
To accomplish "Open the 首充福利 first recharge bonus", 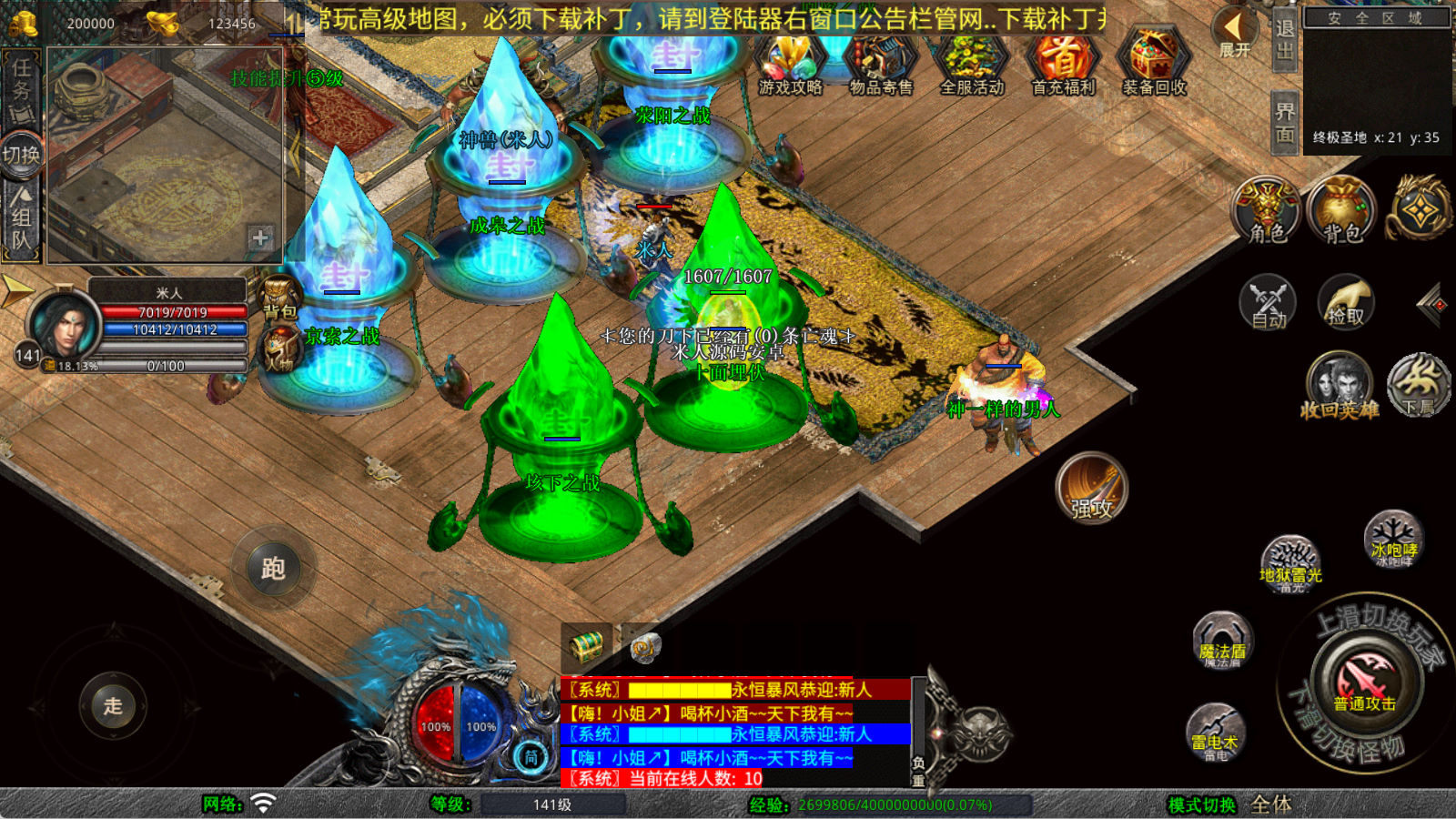I will click(1063, 62).
